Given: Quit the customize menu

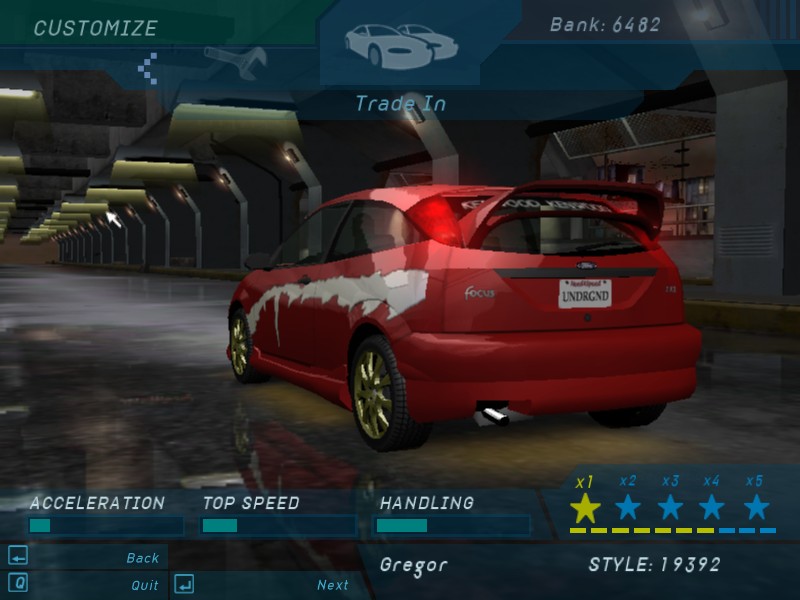Looking at the screenshot, I should click(x=144, y=585).
